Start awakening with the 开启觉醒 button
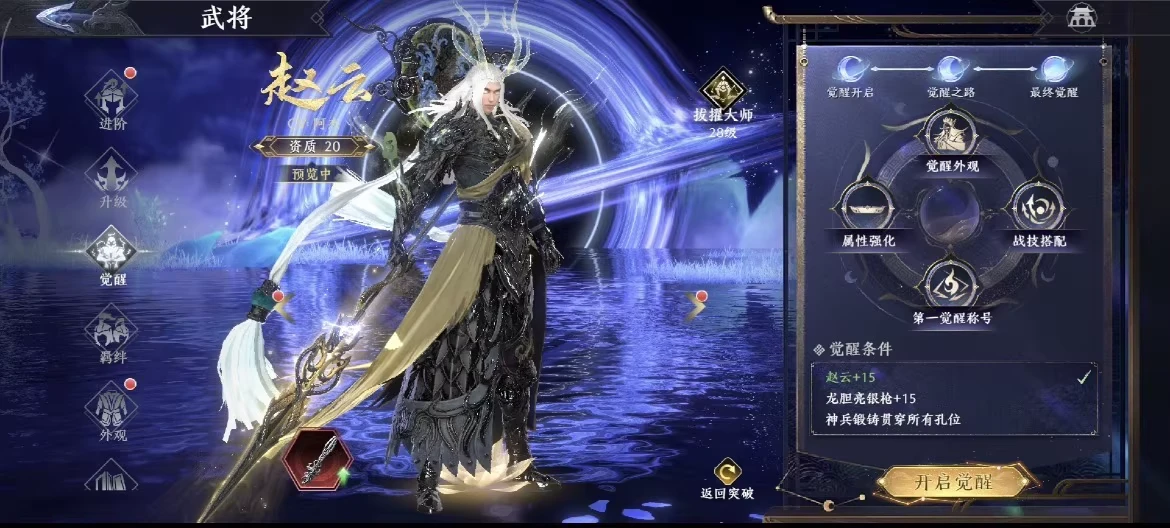Viewport: 1170px width, 528px height. tap(952, 482)
